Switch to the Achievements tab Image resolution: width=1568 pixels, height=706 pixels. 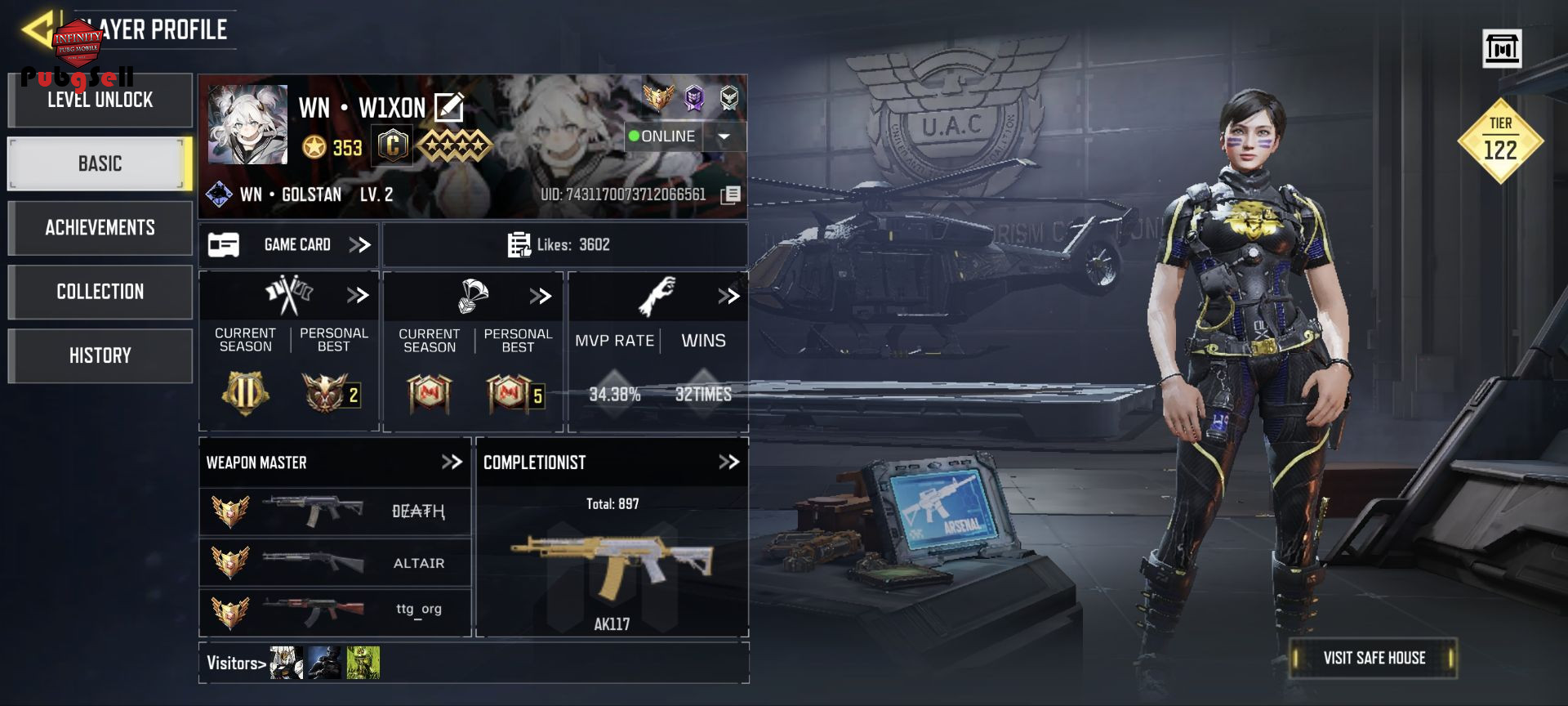100,228
